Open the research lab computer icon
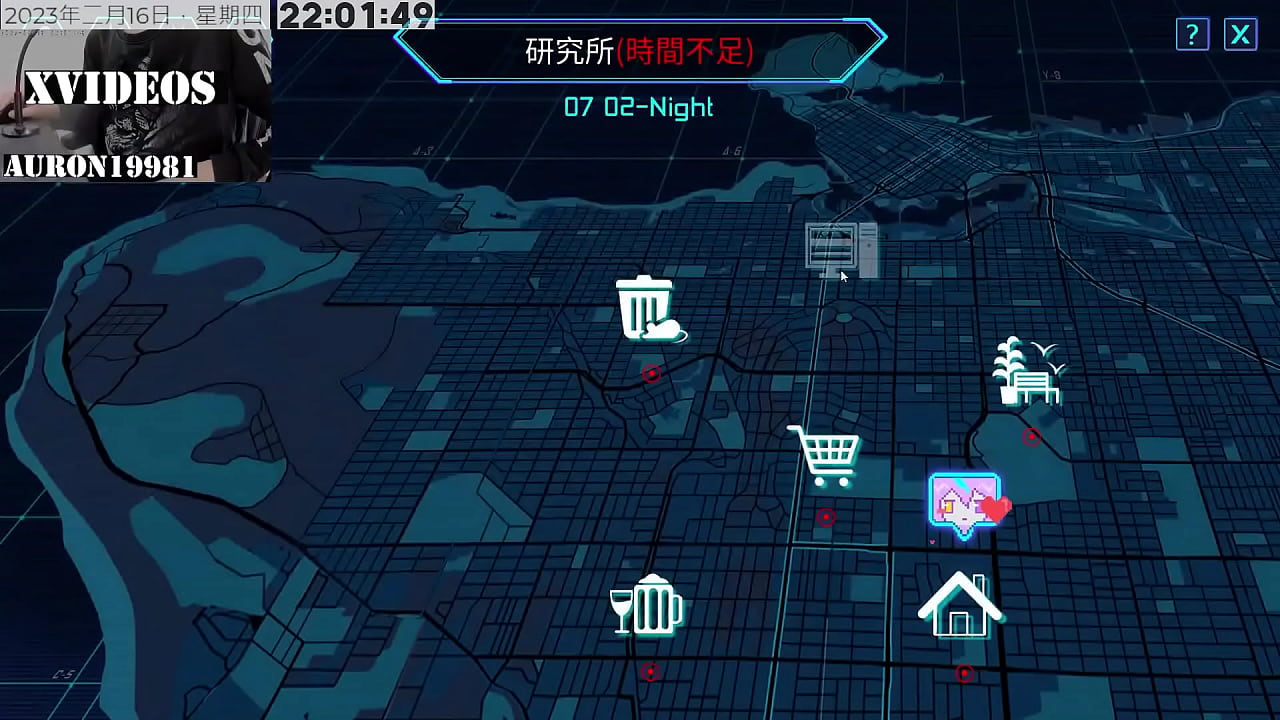 [x=838, y=246]
